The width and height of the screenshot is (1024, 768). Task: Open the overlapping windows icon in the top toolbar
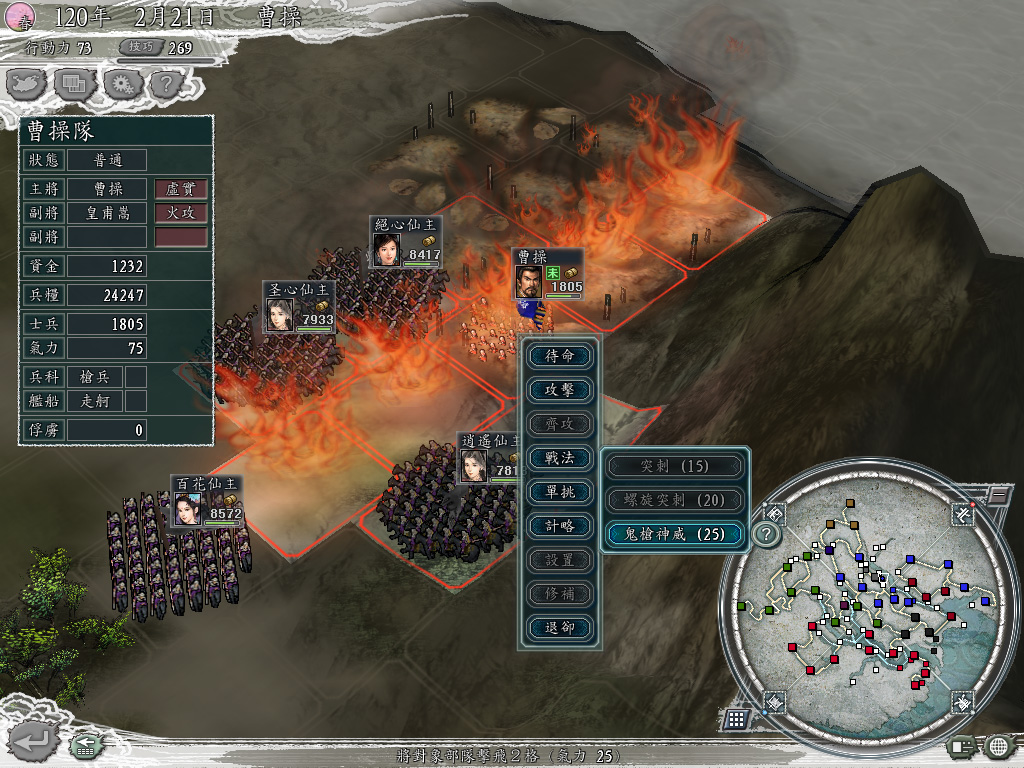pyautogui.click(x=73, y=83)
